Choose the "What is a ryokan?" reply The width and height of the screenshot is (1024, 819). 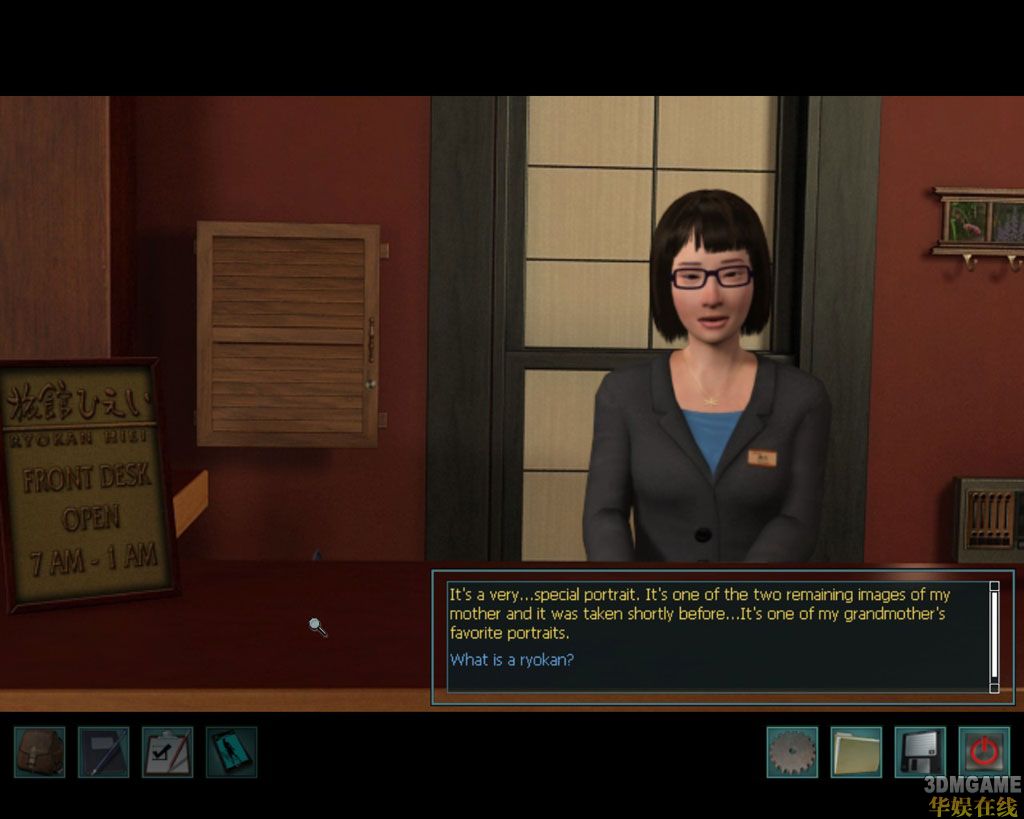[x=511, y=660]
